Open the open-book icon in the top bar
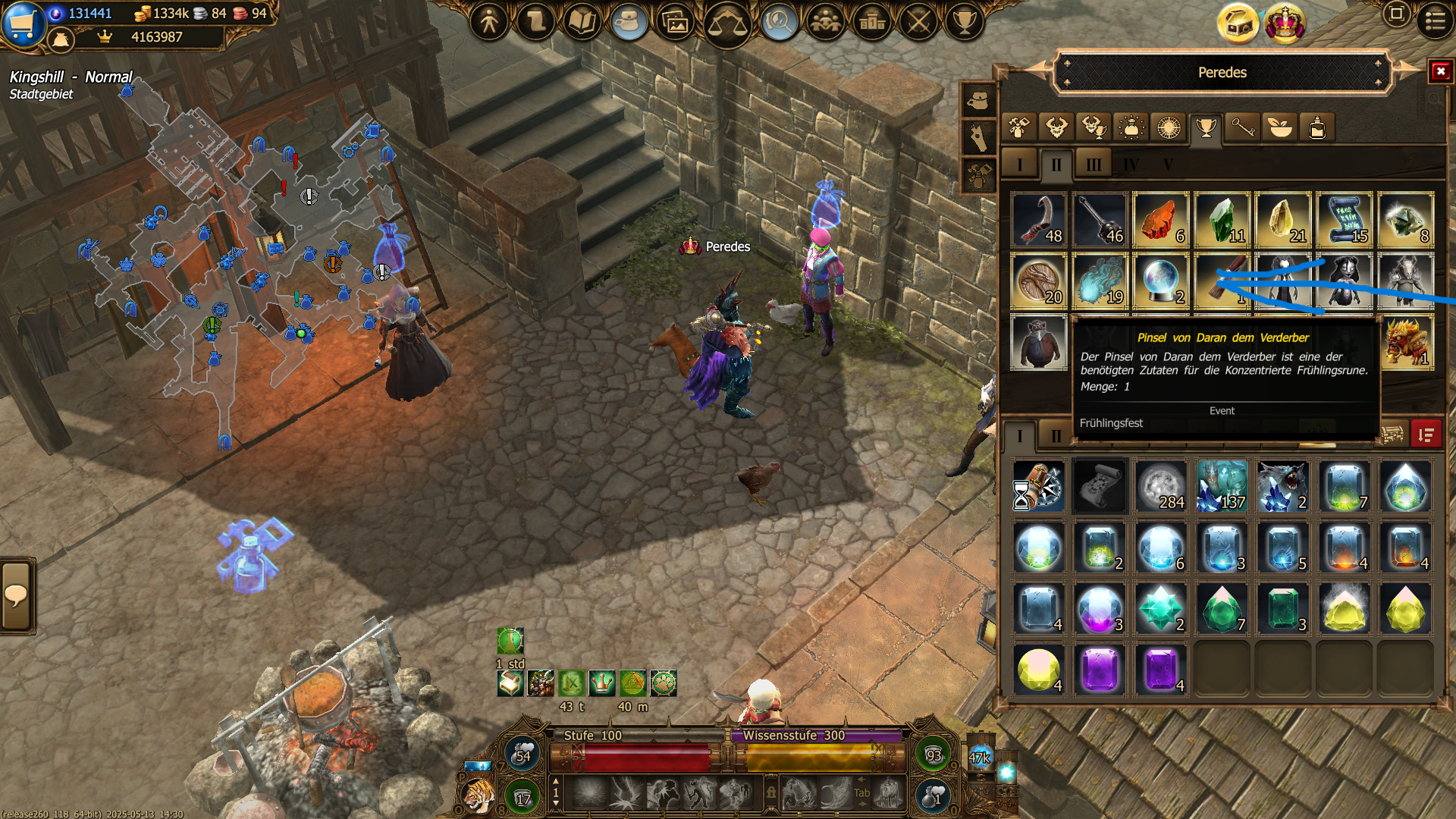This screenshot has height=819, width=1456. pyautogui.click(x=582, y=22)
